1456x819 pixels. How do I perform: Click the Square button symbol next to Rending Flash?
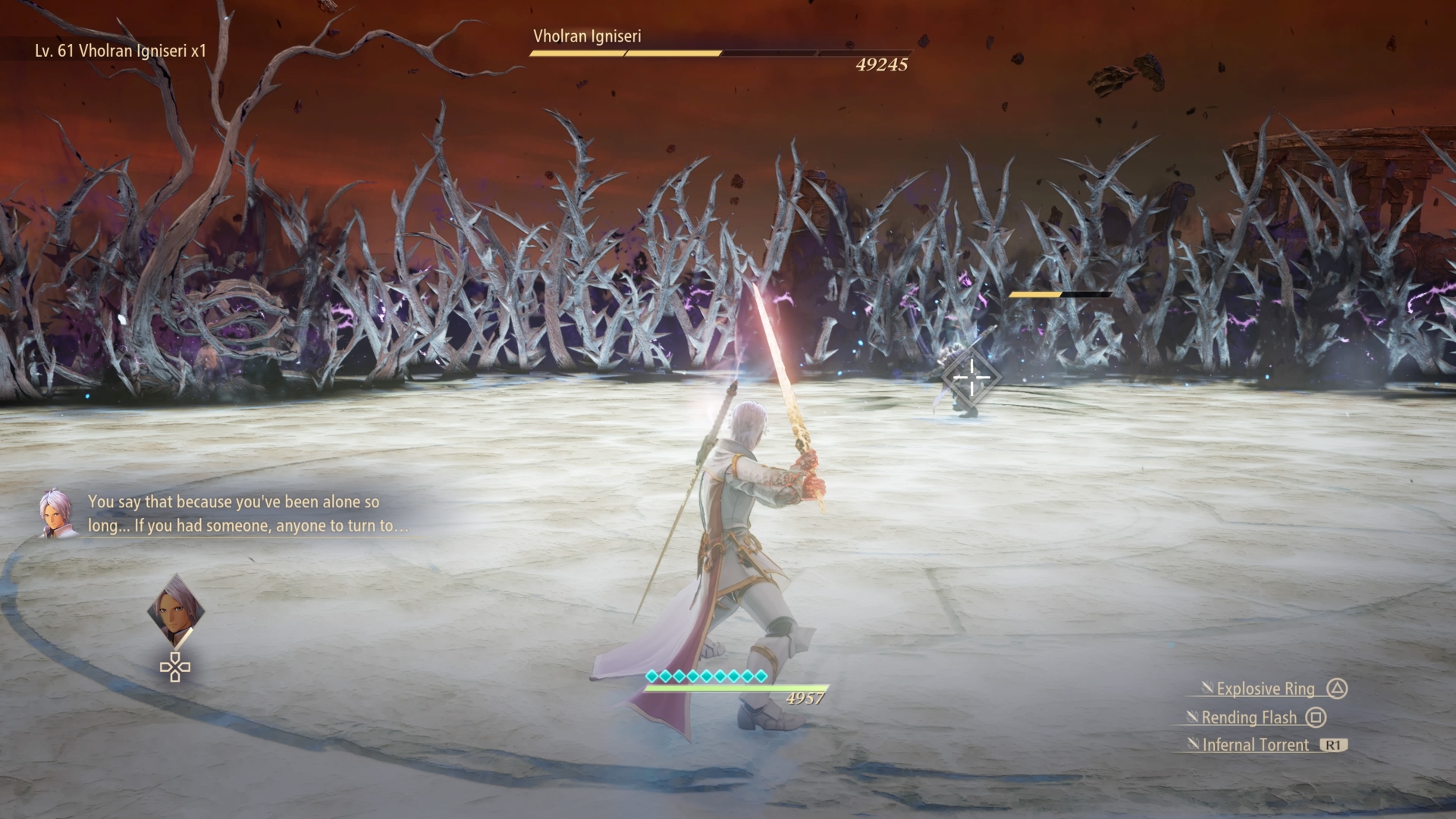(x=1317, y=717)
